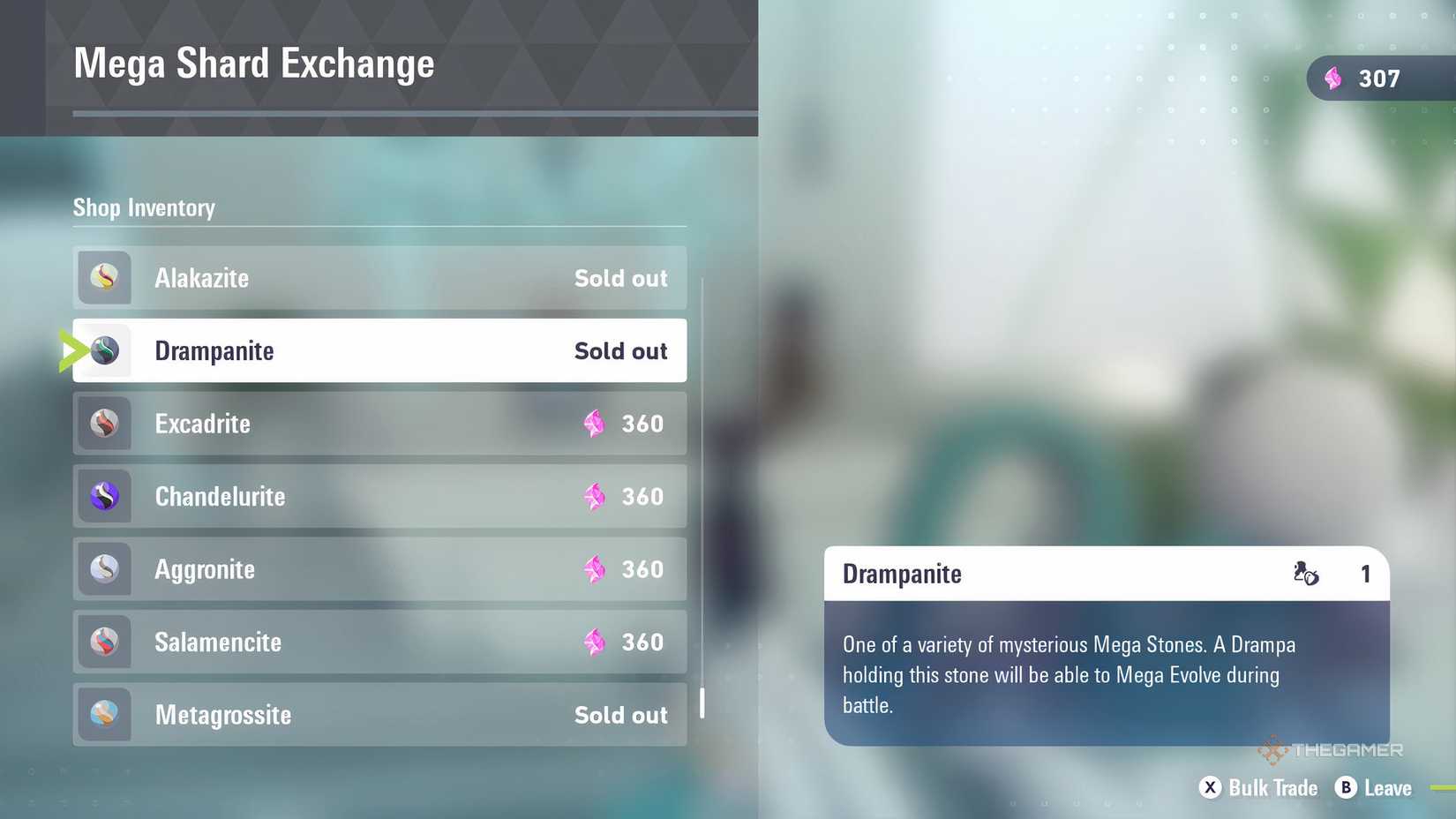1456x819 pixels.
Task: Select the Alakazite Mega Stone icon
Action: tap(104, 277)
